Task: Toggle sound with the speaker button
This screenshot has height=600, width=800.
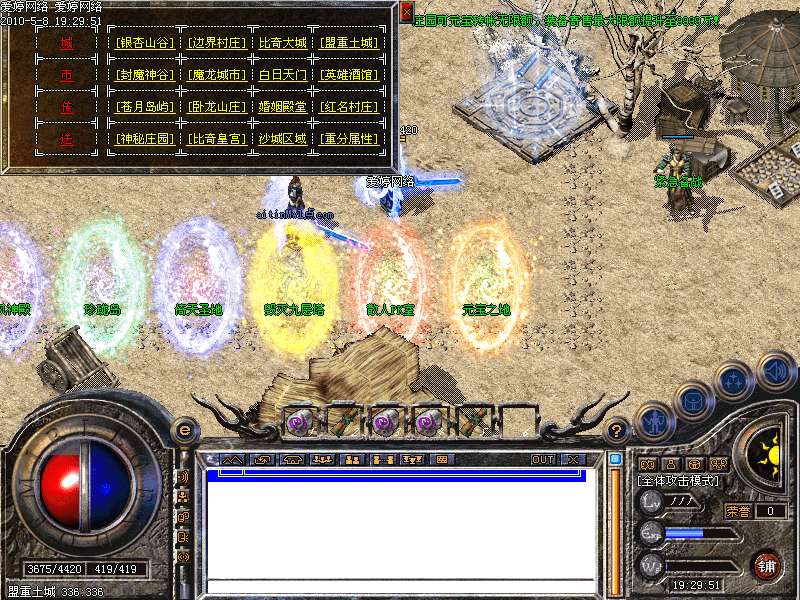Action: (x=775, y=369)
